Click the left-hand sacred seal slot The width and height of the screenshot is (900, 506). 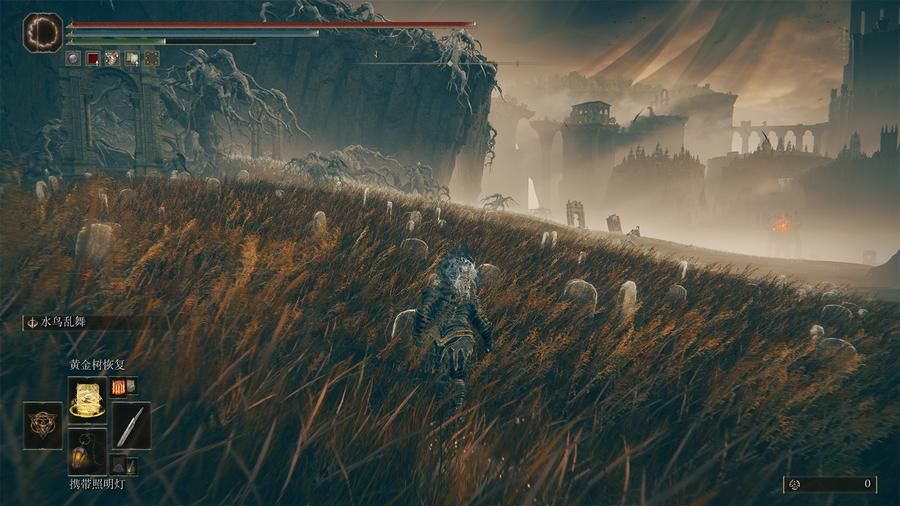pos(42,424)
